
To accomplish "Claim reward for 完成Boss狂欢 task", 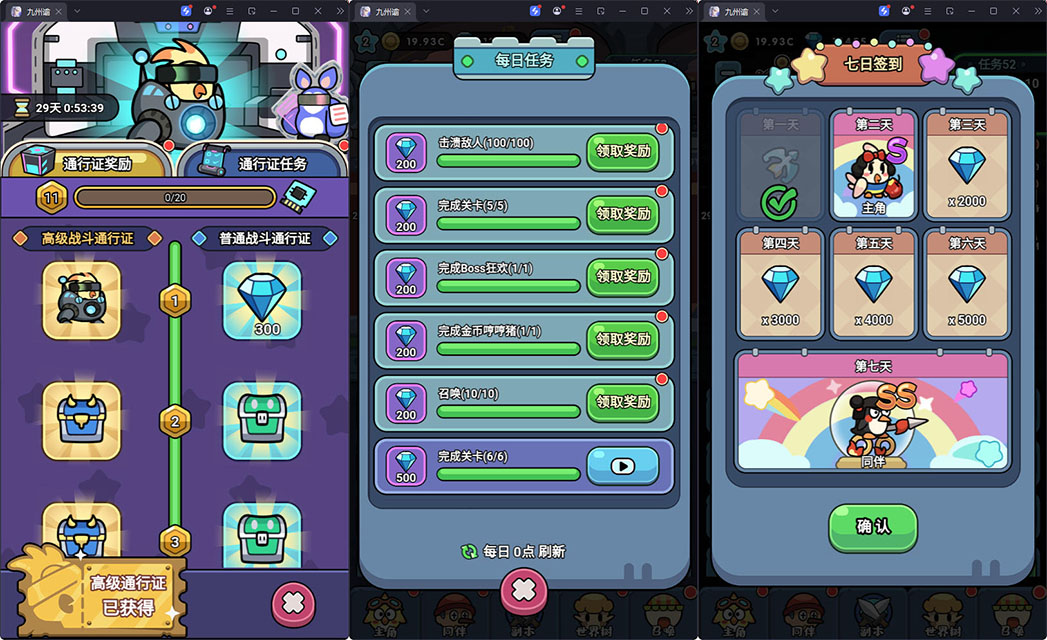I will (622, 277).
